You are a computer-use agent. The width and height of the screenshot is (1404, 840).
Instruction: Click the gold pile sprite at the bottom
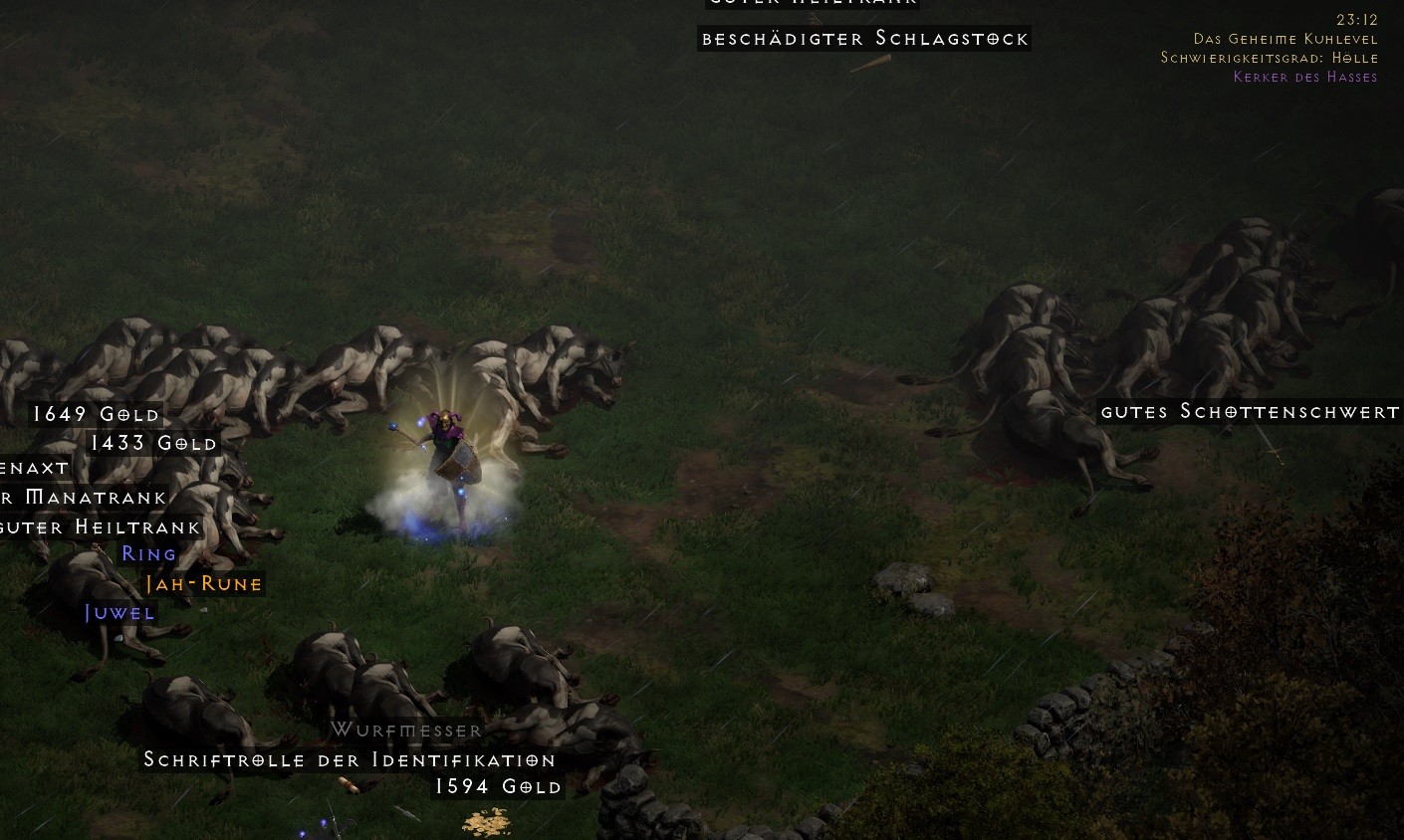pyautogui.click(x=486, y=822)
